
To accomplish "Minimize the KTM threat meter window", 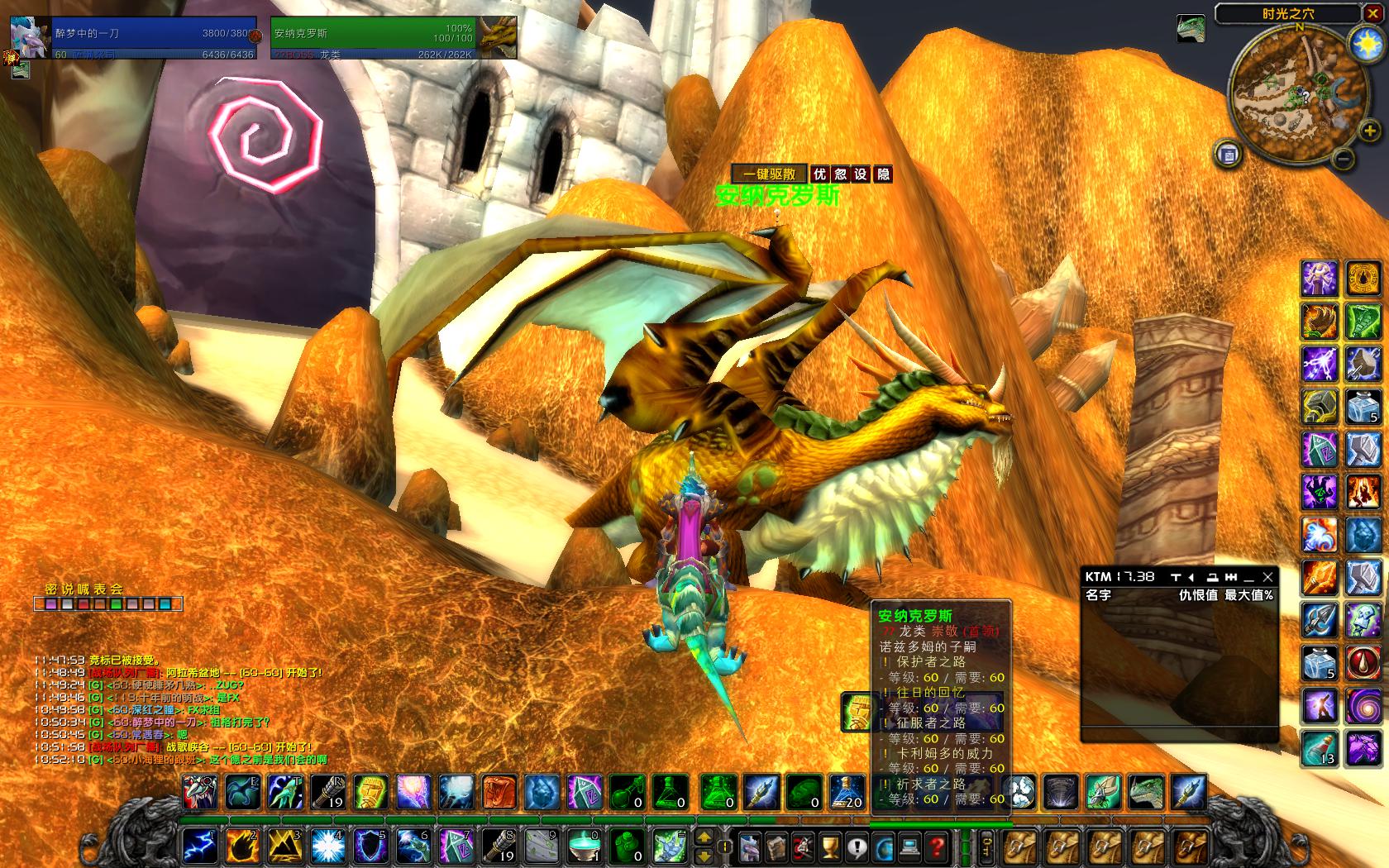I will (1249, 576).
